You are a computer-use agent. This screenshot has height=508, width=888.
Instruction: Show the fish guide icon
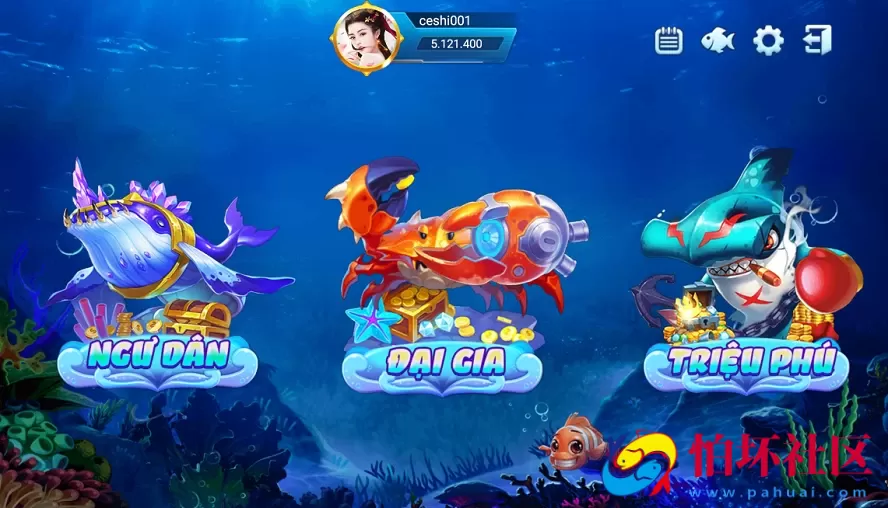click(717, 40)
